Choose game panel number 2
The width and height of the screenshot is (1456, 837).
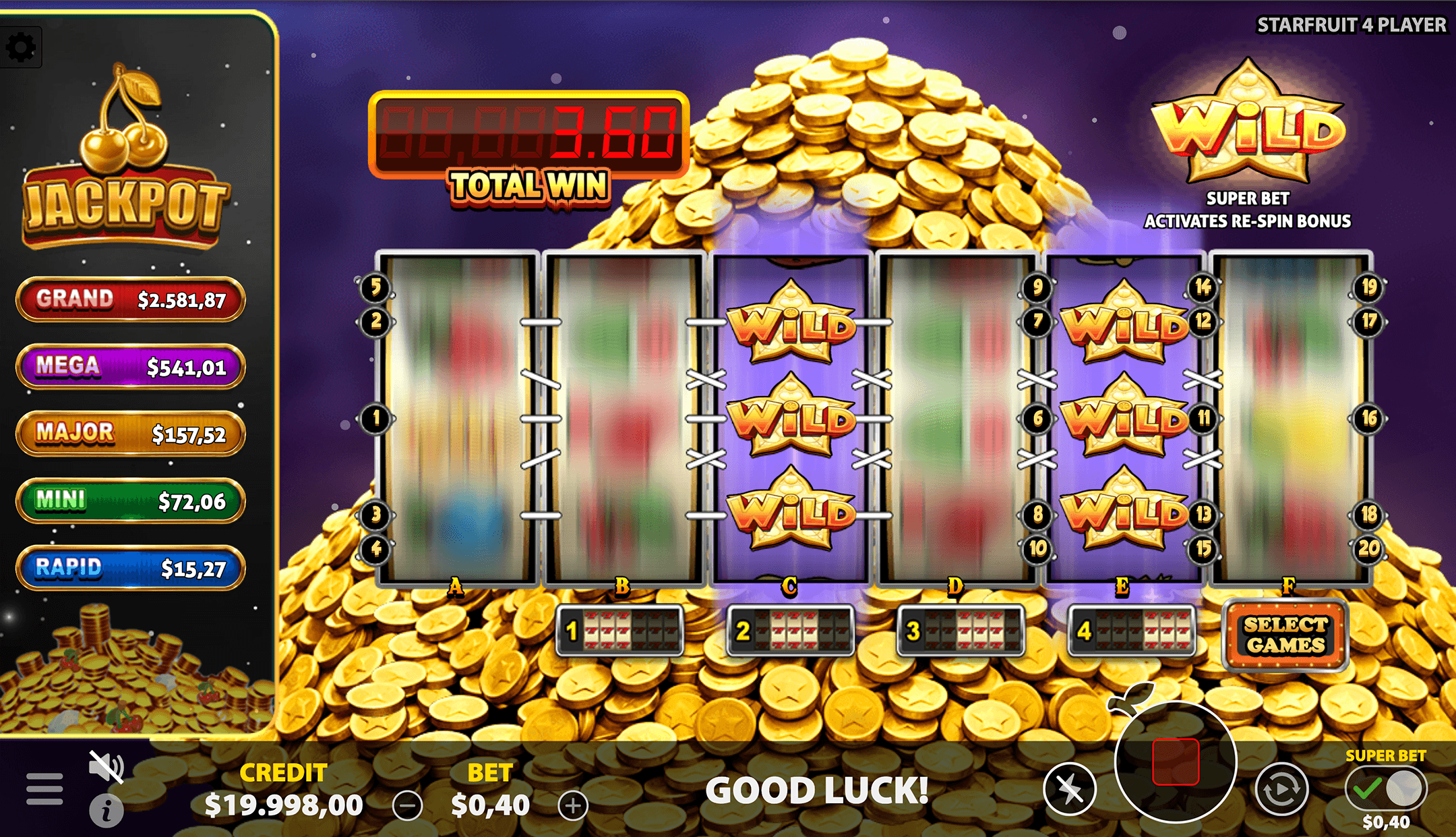[791, 631]
